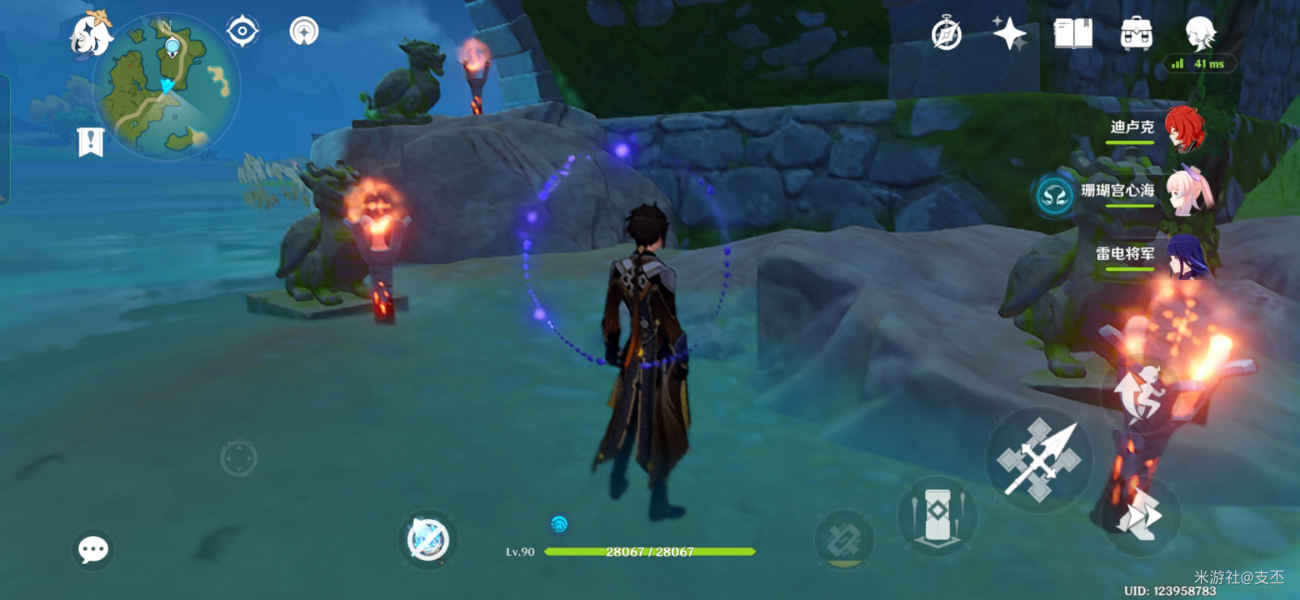
Task: Tap the jump button
Action: [1146, 394]
